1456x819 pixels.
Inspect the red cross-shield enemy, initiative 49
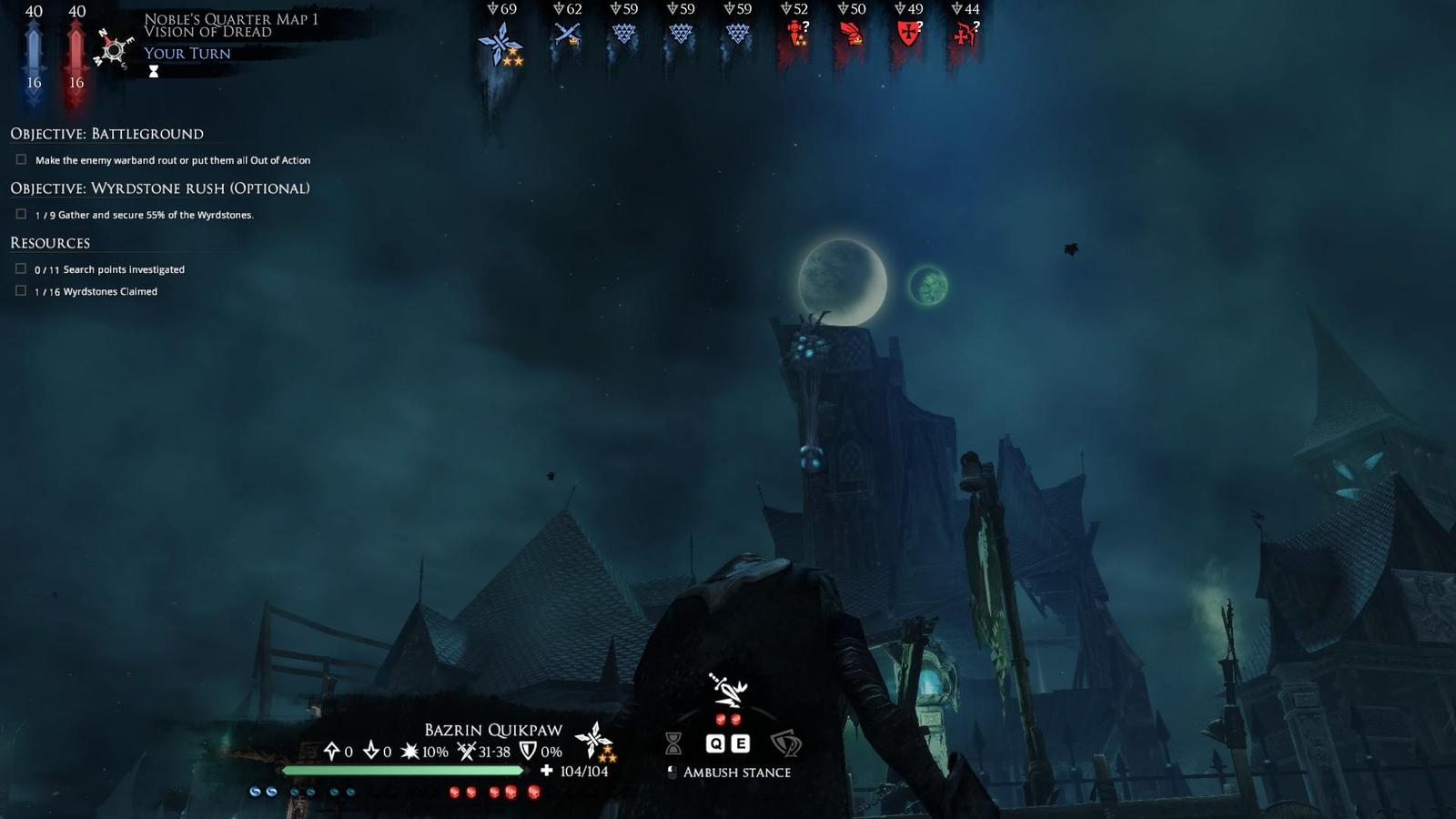(x=908, y=35)
